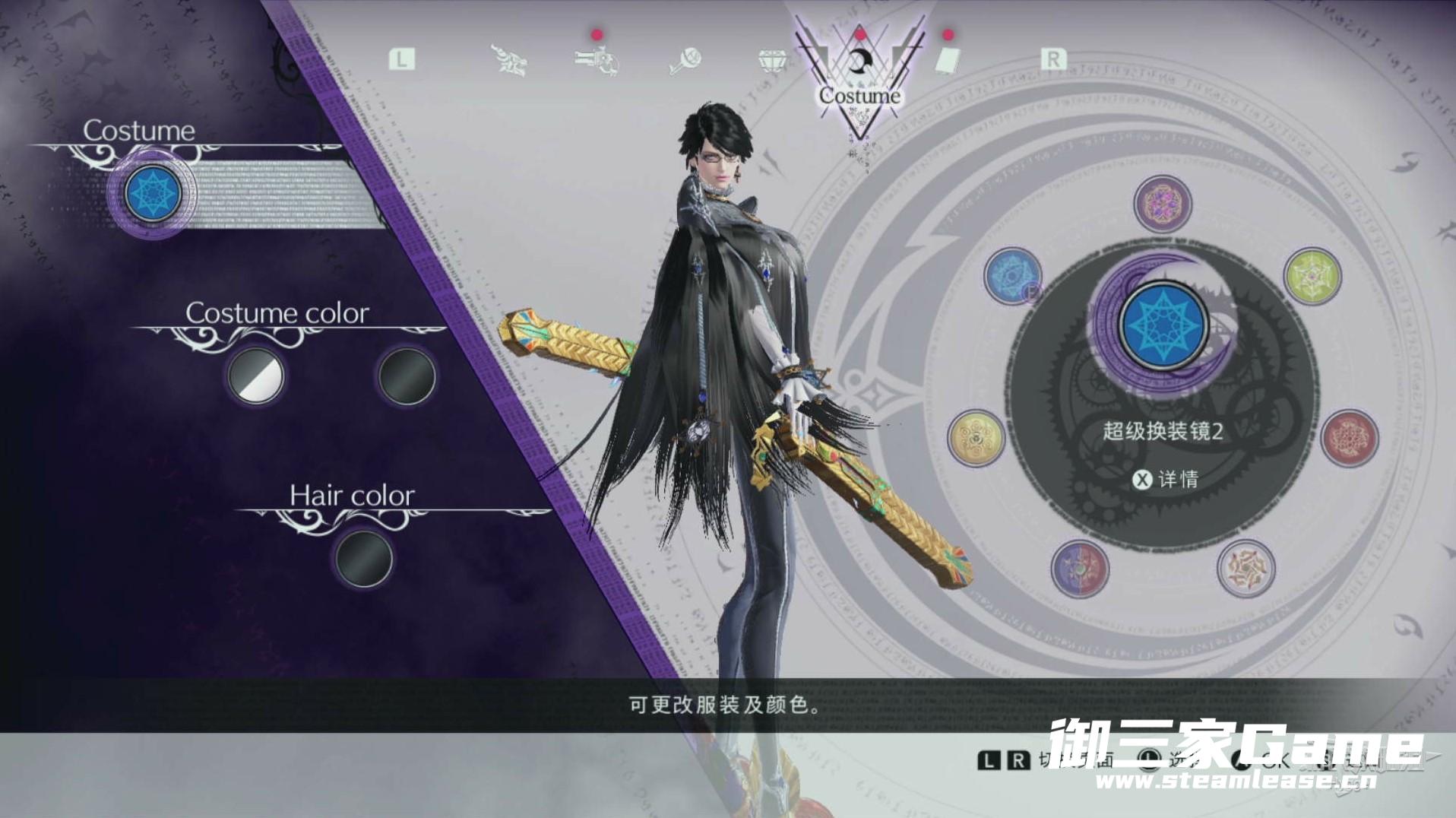Select the central blue star medallion in wheel
Screen dimensions: 1456x818
point(1163,325)
